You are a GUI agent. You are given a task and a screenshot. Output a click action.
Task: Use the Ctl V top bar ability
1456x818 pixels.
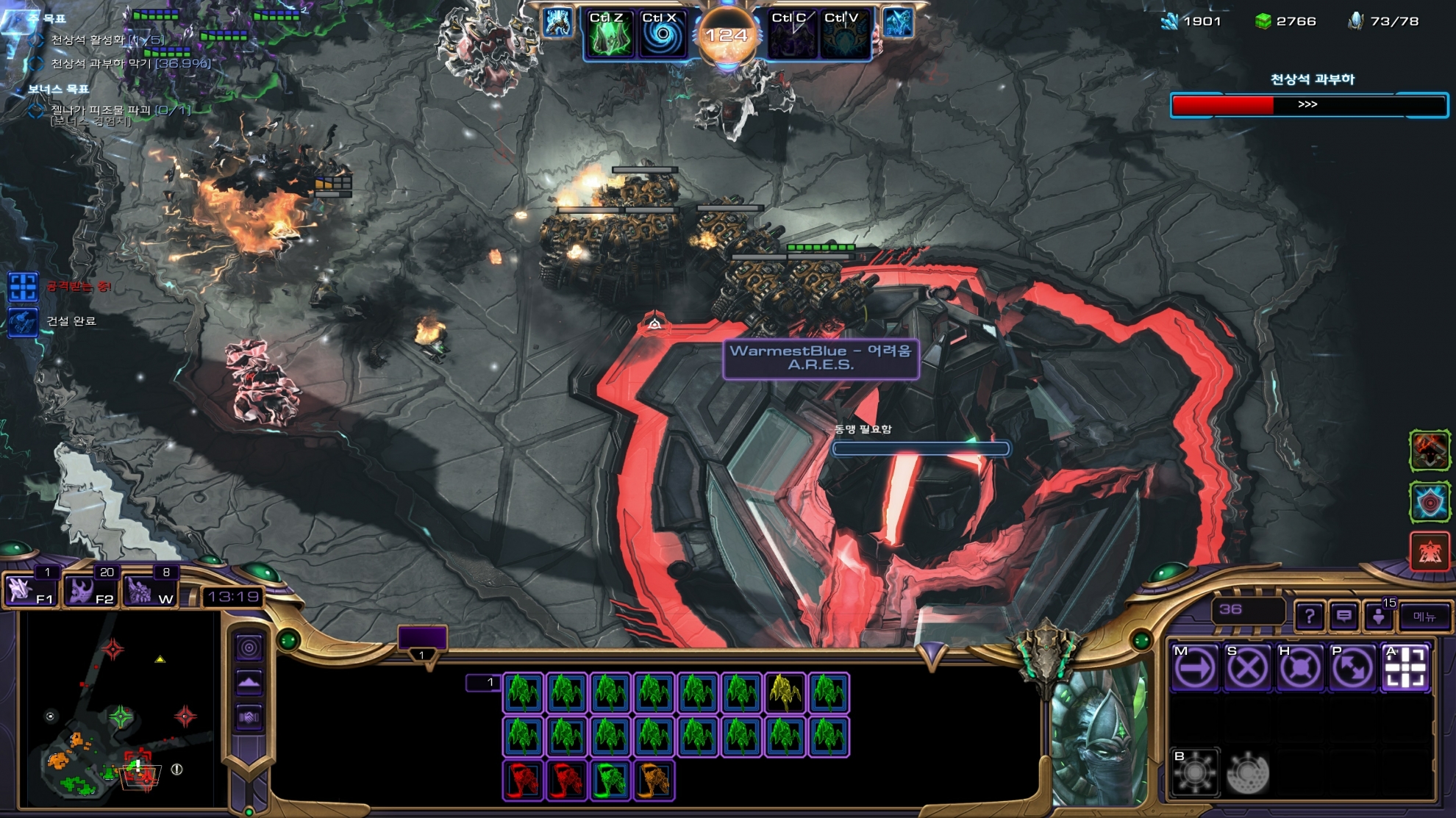(x=844, y=35)
